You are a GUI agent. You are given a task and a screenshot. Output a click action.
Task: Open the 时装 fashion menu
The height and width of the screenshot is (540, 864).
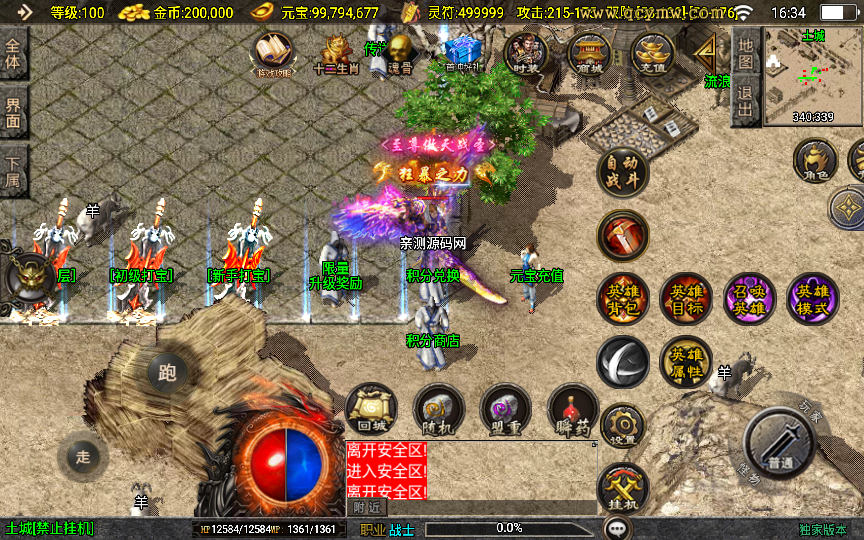[525, 53]
